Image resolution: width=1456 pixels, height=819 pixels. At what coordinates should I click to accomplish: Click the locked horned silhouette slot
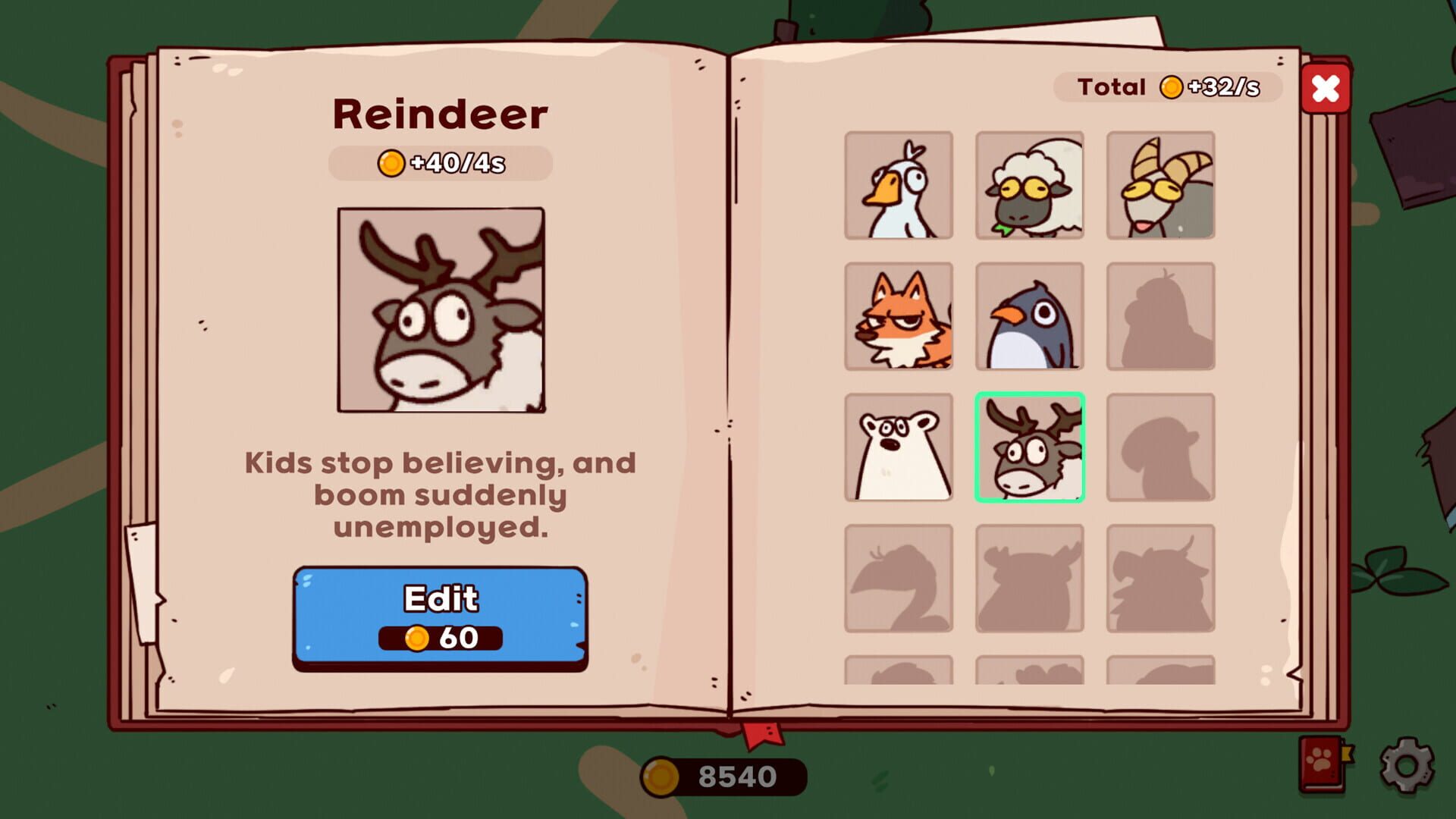click(x=1162, y=579)
